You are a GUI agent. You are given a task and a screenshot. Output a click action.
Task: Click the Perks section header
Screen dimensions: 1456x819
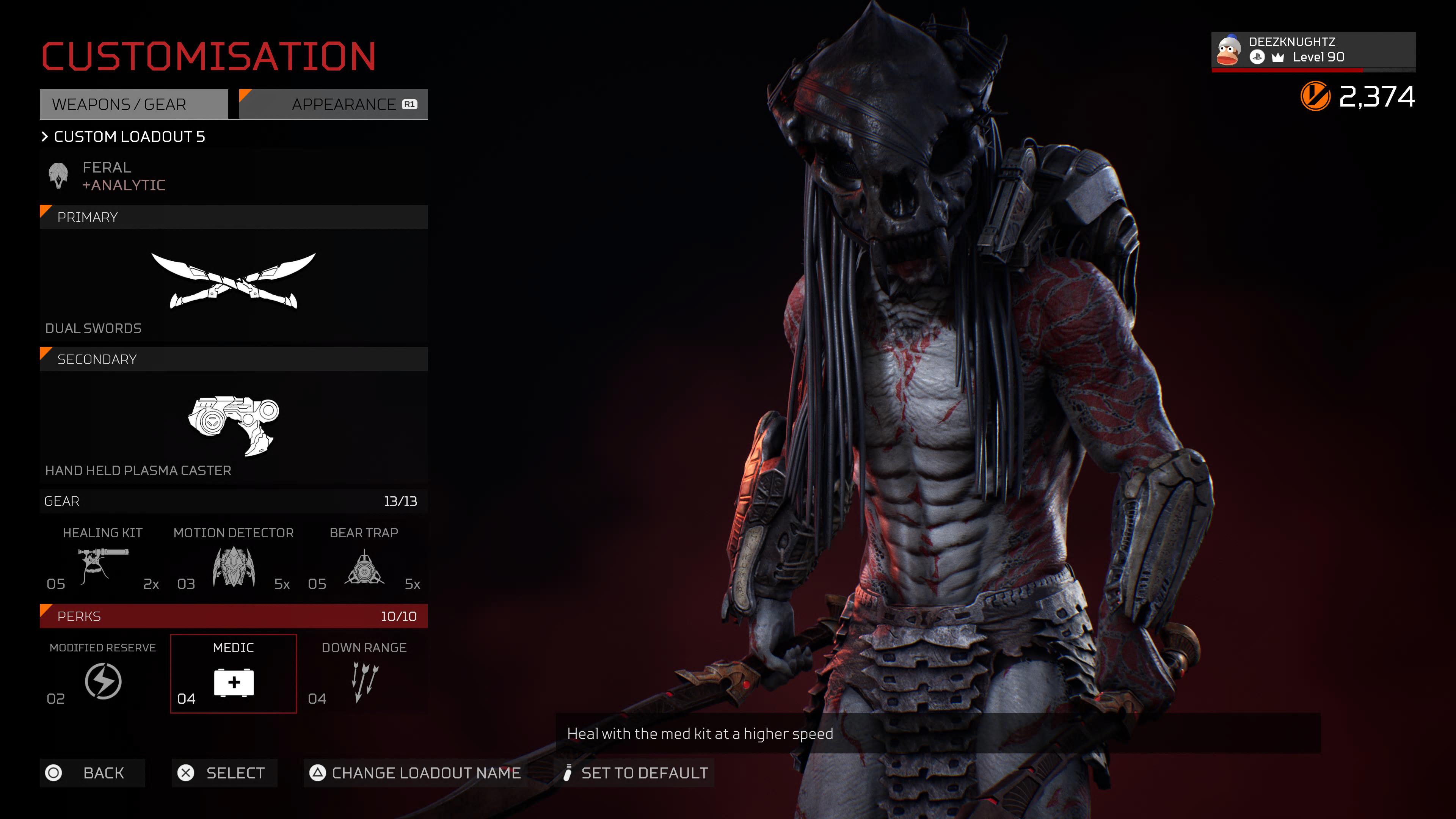pyautogui.click(x=233, y=616)
